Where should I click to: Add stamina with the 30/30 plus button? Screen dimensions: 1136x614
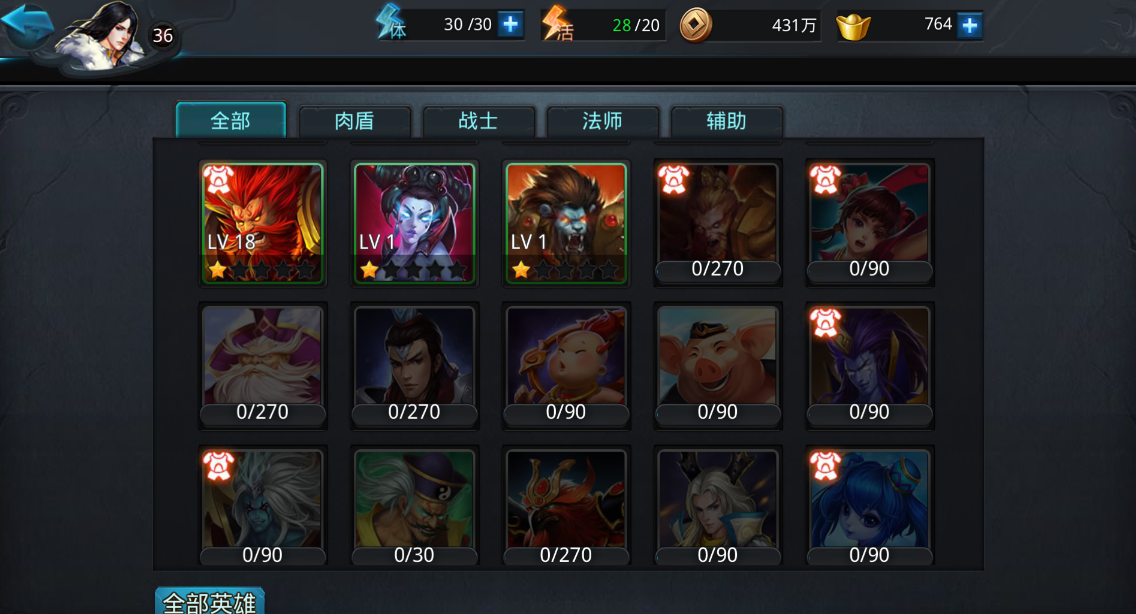(510, 24)
